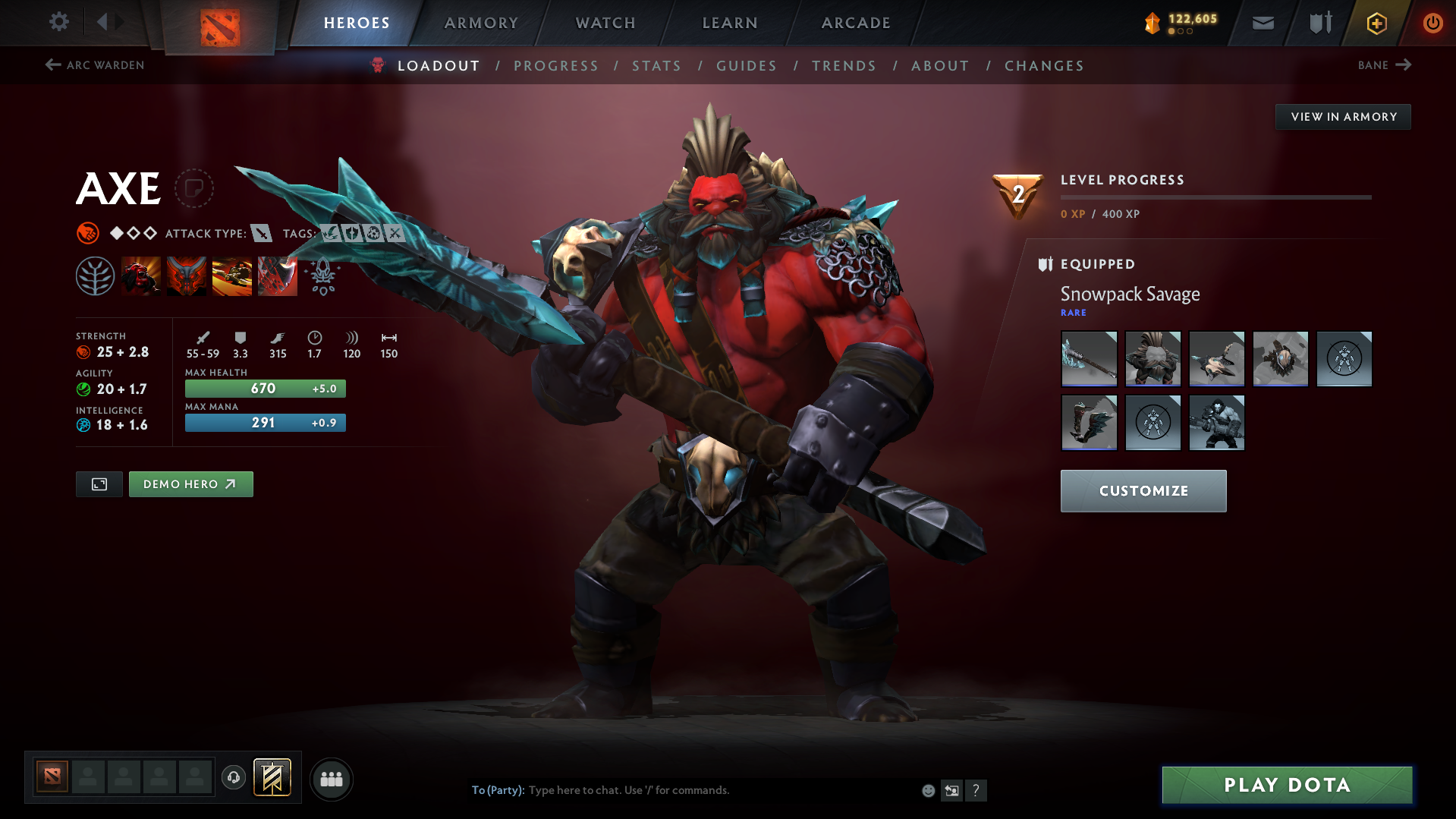Click VIEW IN ARMORY

pos(1342,116)
